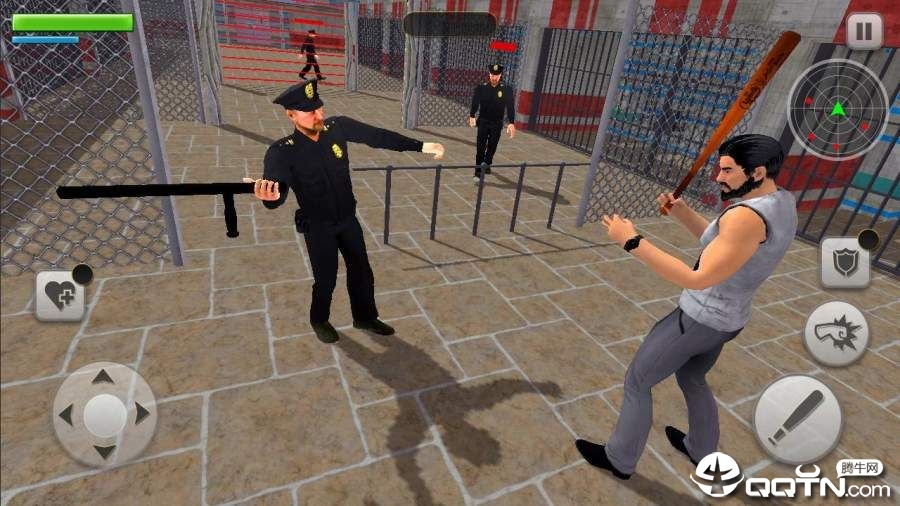The height and width of the screenshot is (506, 900).
Task: Tap the virtual movement joystick
Action: pos(104,414)
